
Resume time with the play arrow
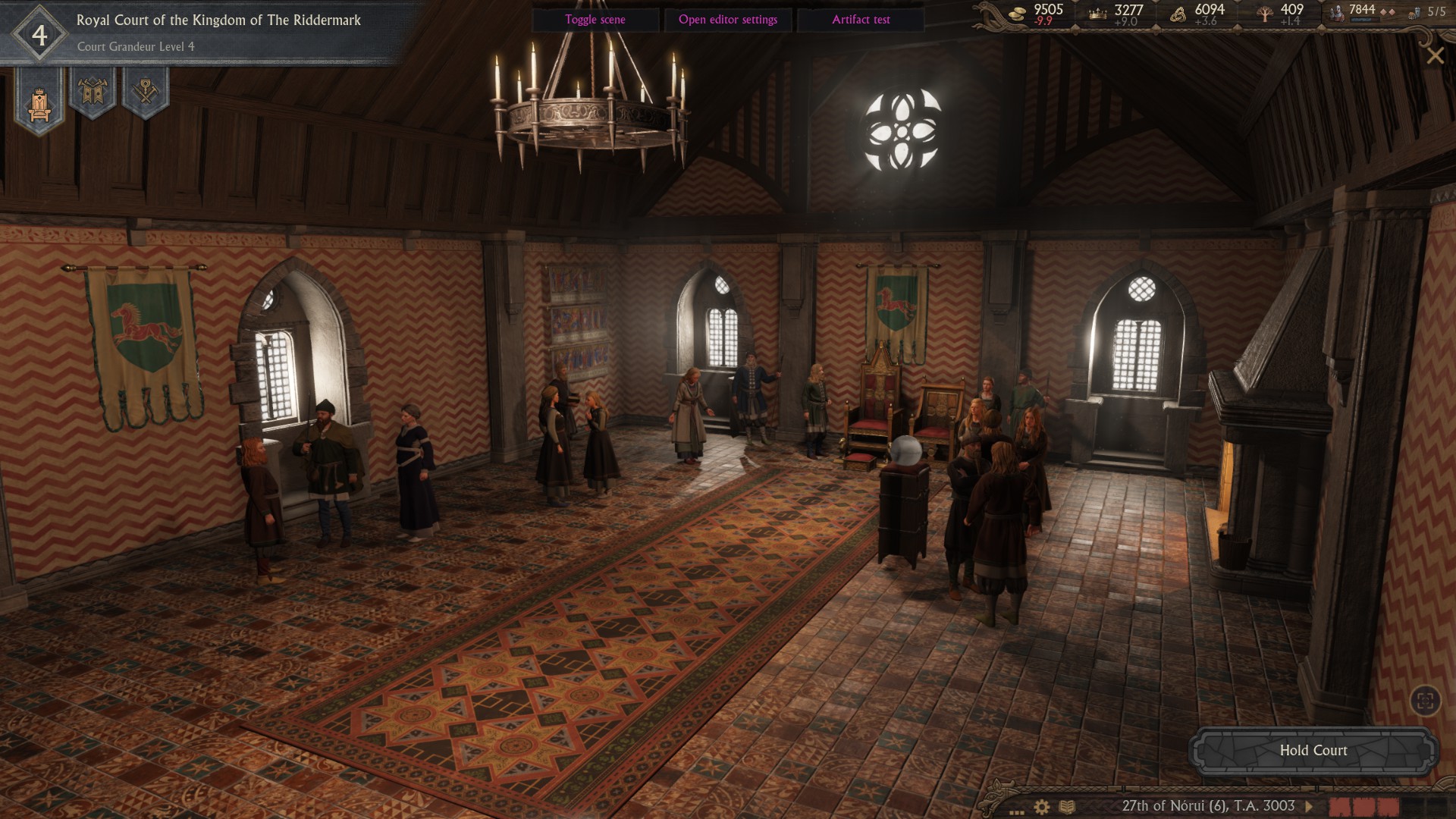1309,806
